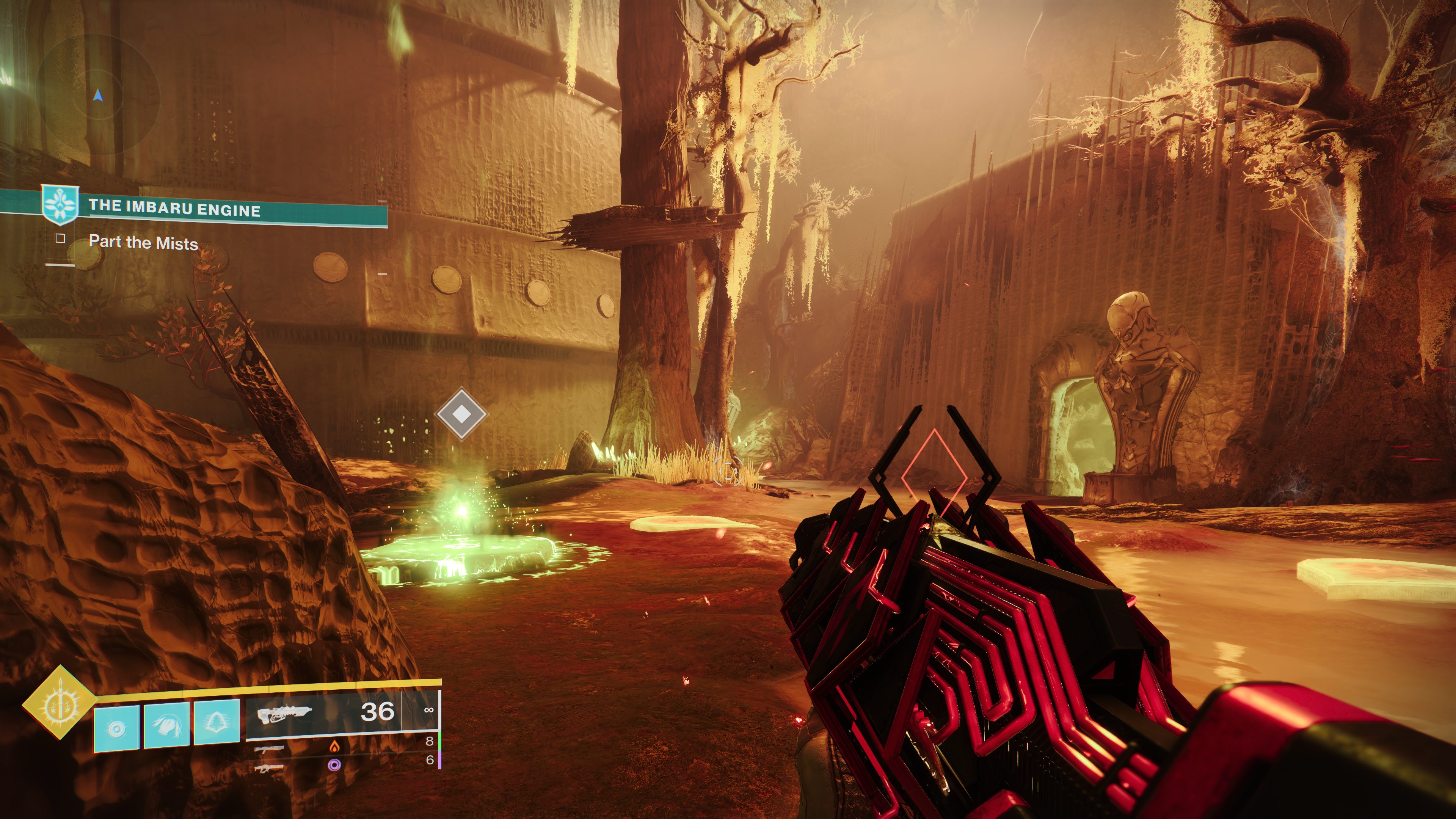Trigger the hand melee ability icon

tap(167, 725)
